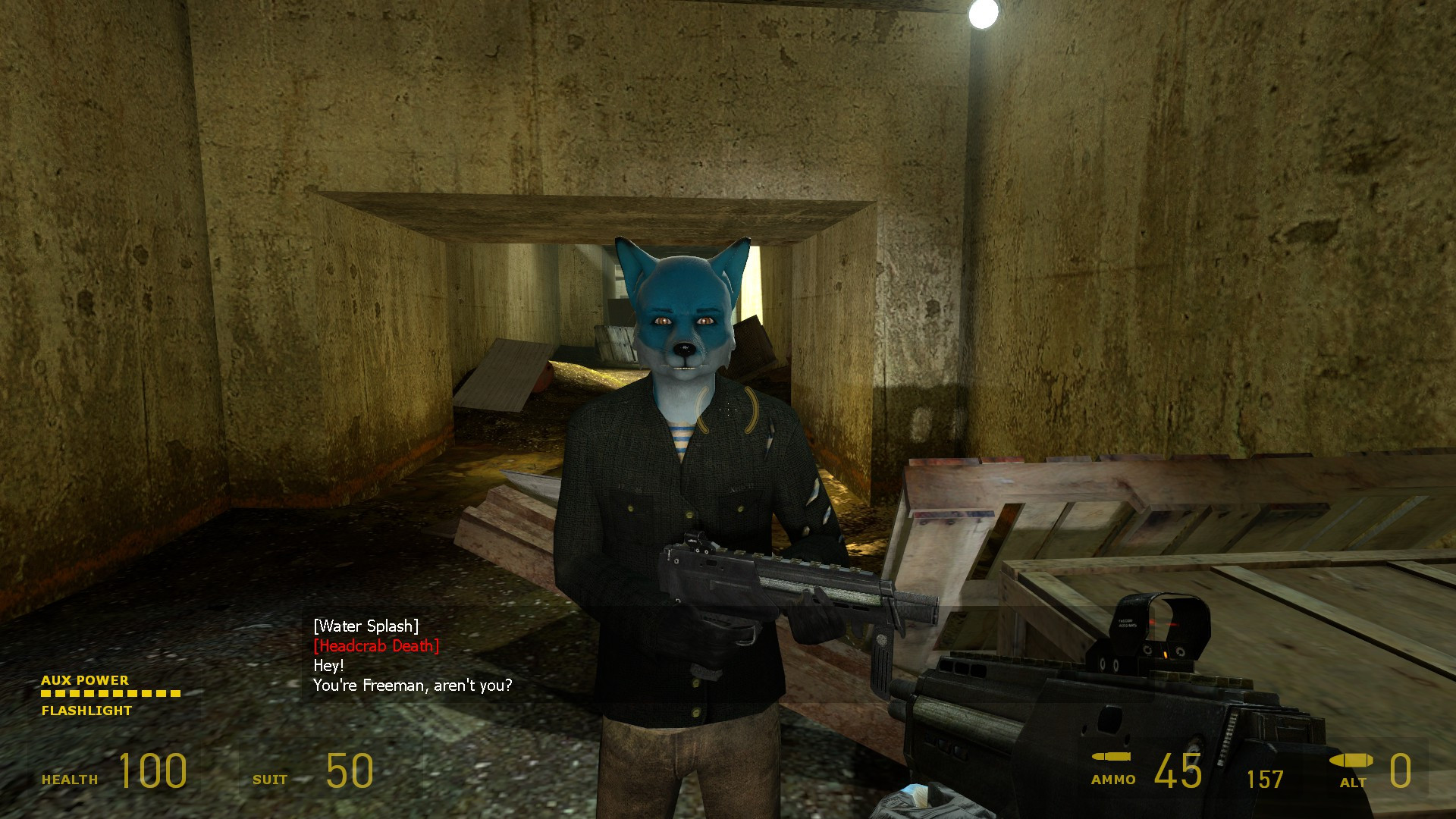Click the AUX POWER segment bar
Screen dimensions: 1456x819
pos(110,694)
